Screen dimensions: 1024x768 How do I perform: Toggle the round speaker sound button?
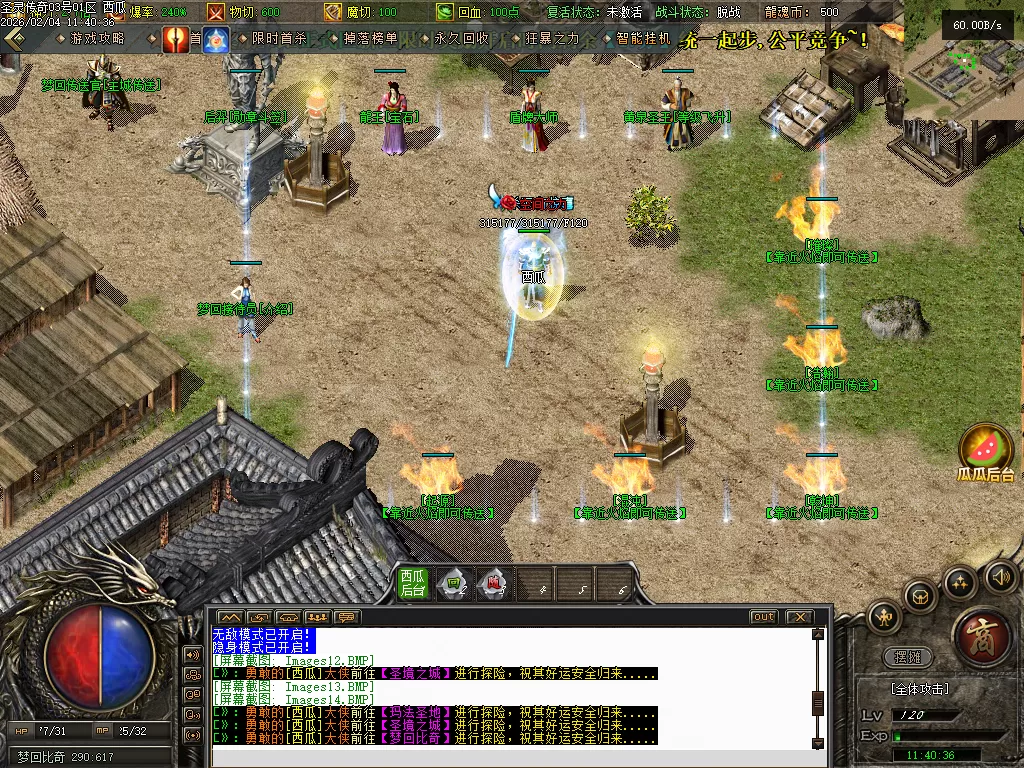click(x=1001, y=575)
